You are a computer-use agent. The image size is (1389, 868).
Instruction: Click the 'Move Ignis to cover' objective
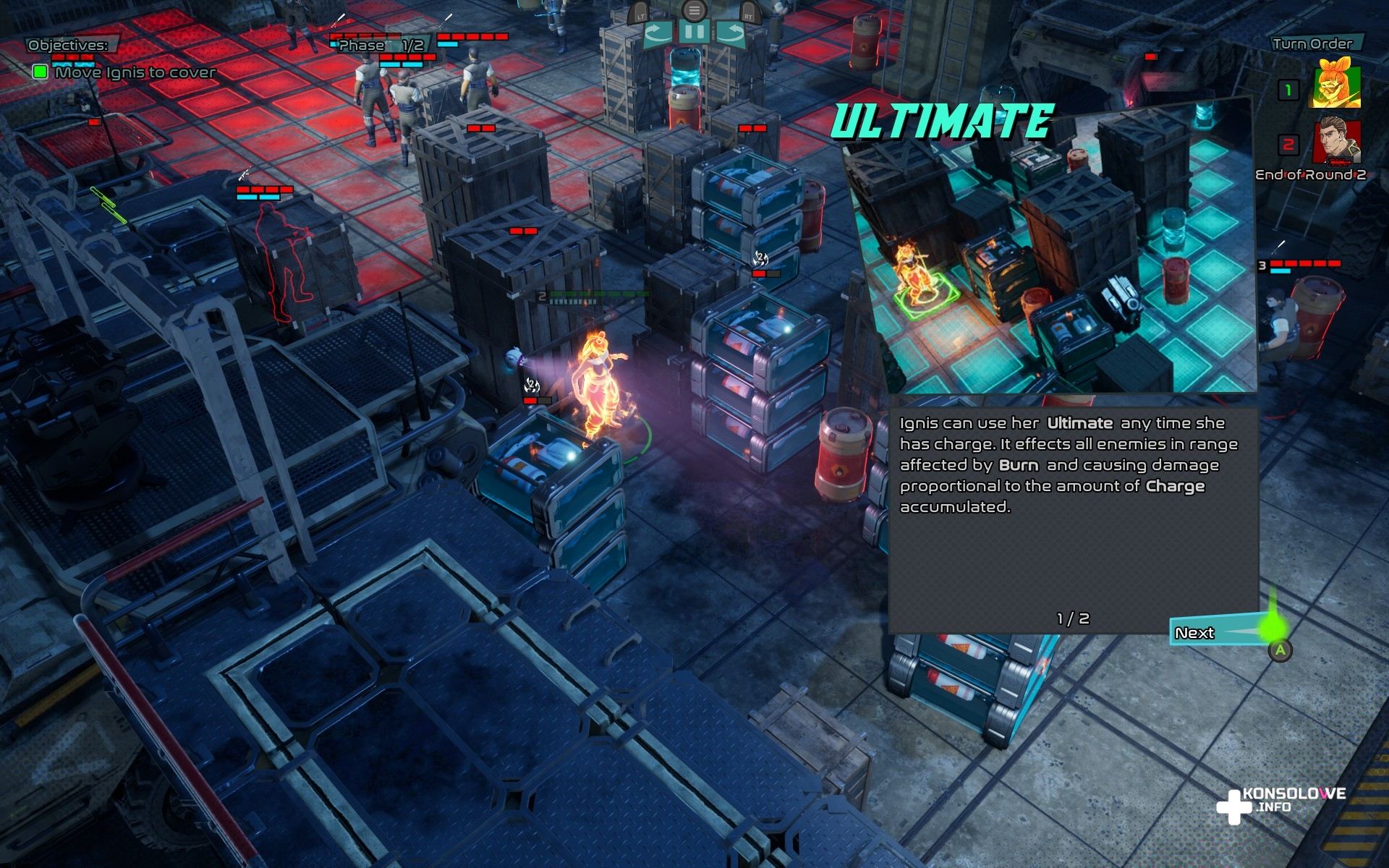click(x=135, y=72)
